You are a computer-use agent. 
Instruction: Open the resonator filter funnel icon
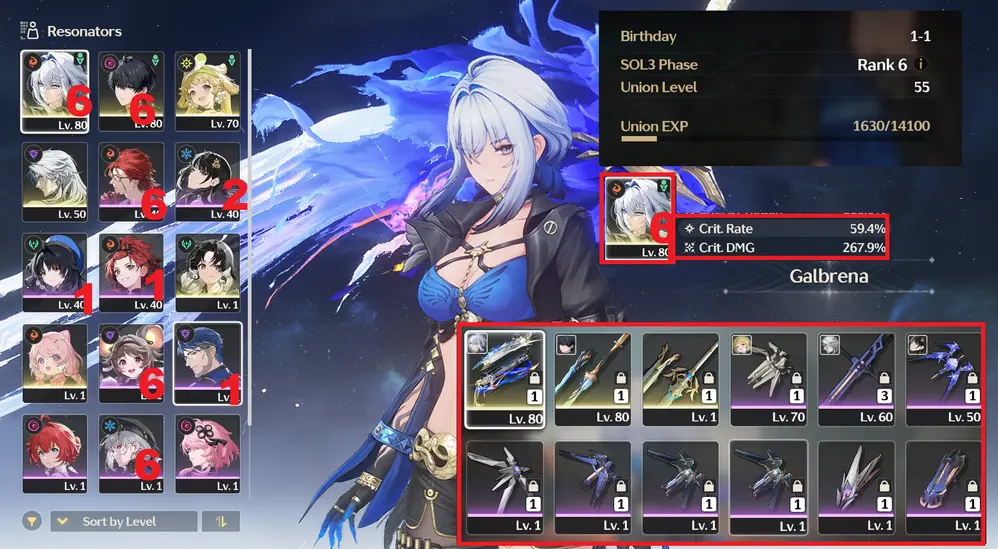33,521
